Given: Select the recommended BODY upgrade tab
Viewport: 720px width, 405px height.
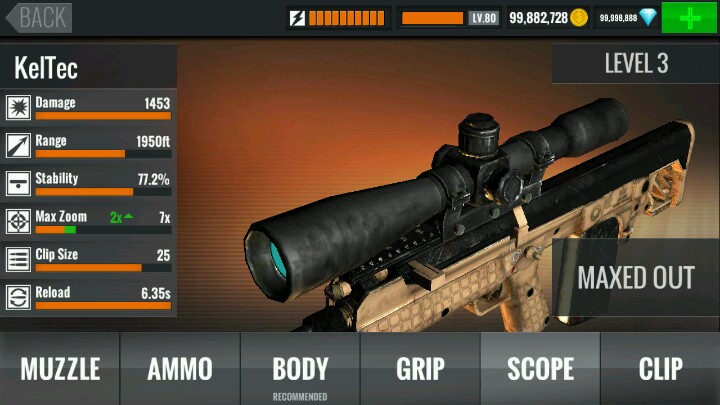Looking at the screenshot, I should click(300, 368).
